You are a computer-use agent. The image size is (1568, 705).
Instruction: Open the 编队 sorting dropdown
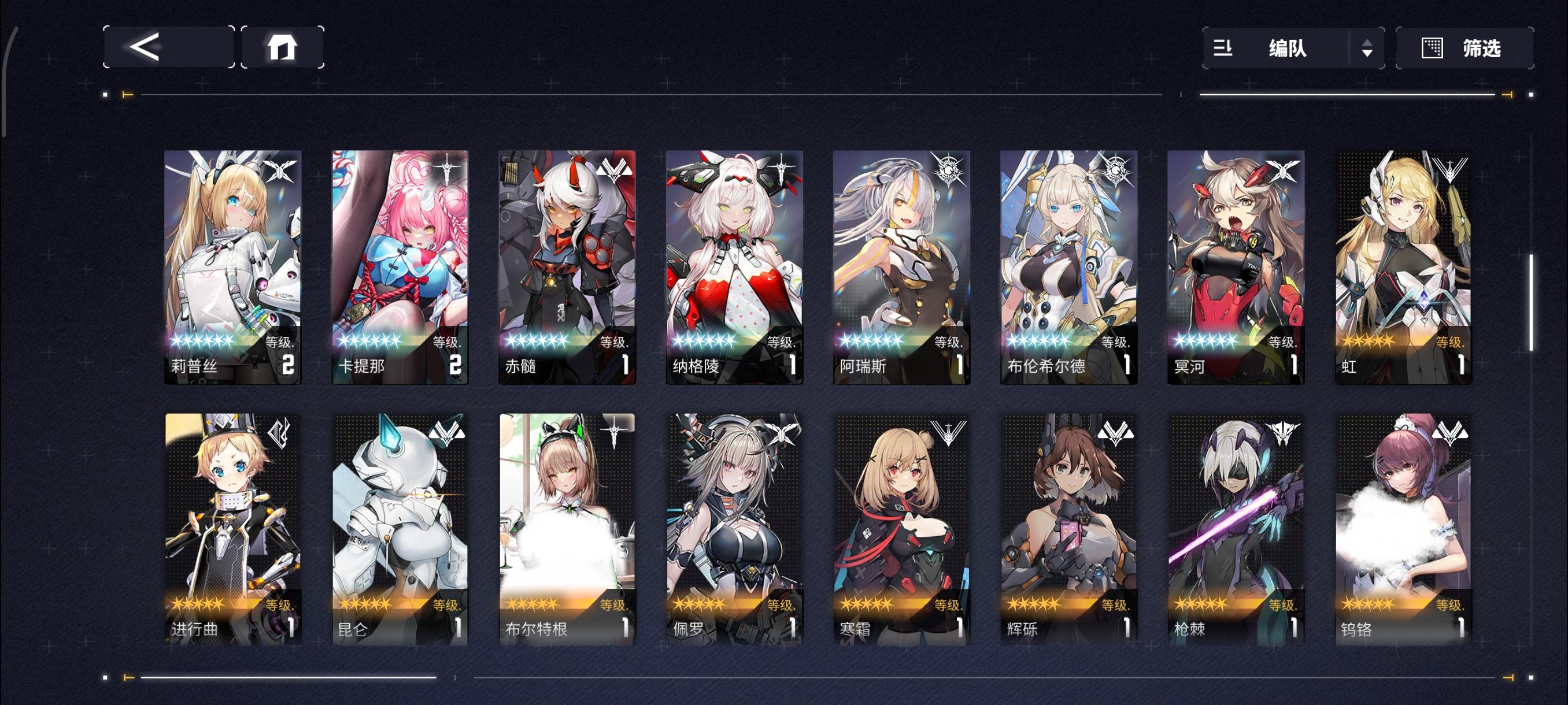point(1289,49)
